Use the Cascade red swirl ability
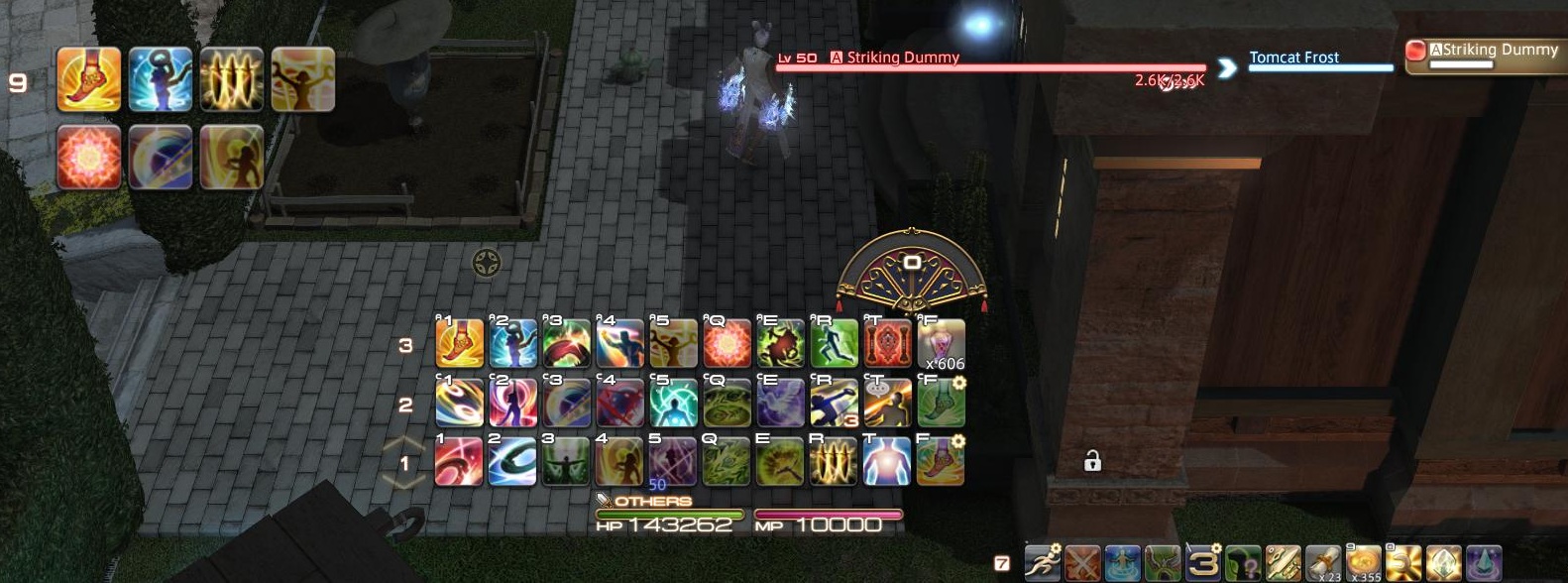 [459, 462]
